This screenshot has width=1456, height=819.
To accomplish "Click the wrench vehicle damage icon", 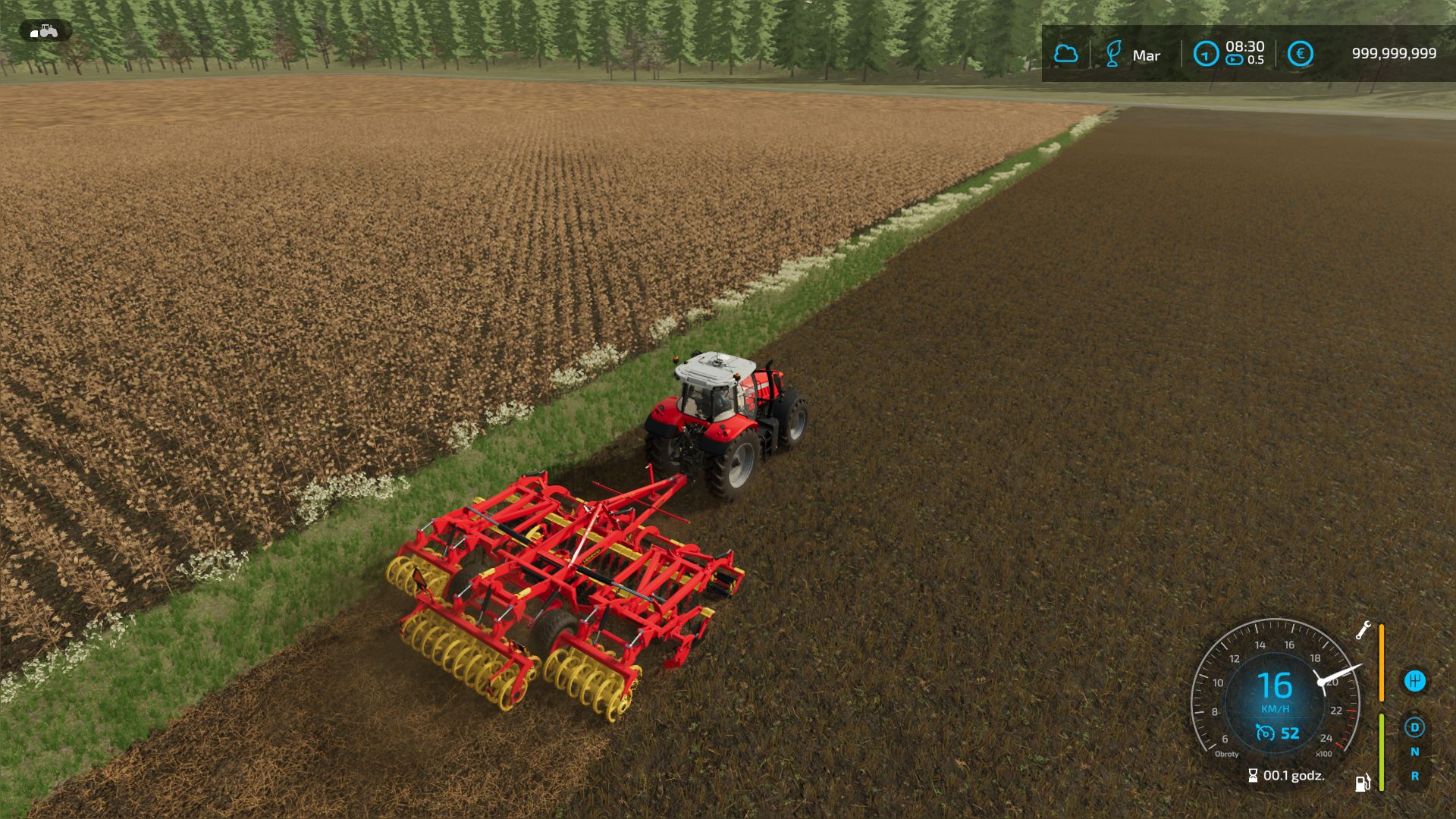I will coord(1363,630).
